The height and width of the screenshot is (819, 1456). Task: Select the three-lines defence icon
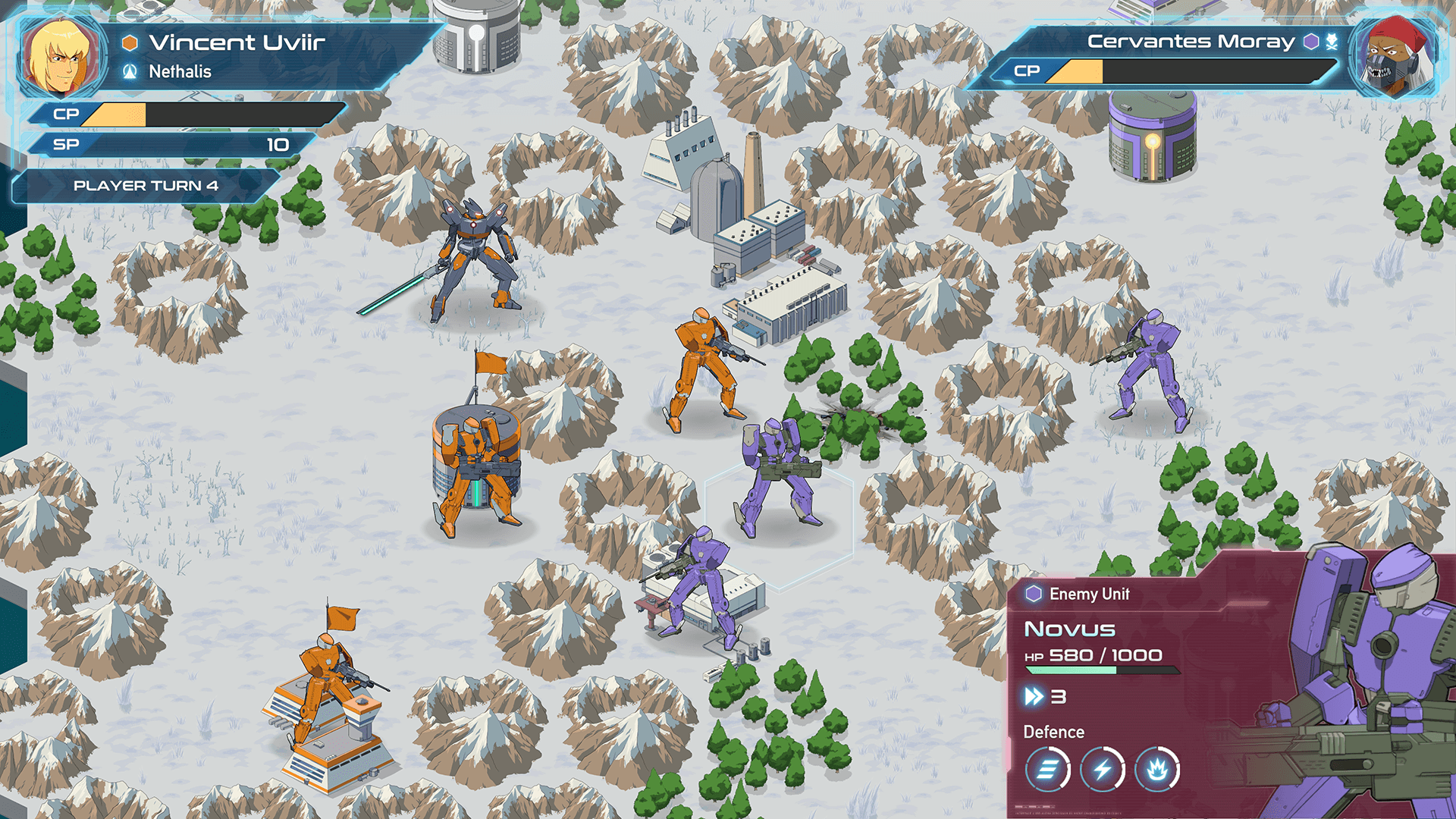click(1047, 770)
